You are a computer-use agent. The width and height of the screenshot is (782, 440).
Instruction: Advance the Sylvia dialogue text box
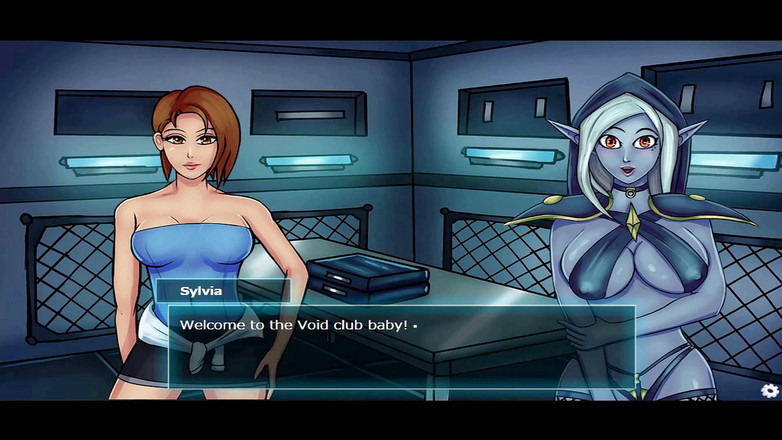(x=400, y=346)
